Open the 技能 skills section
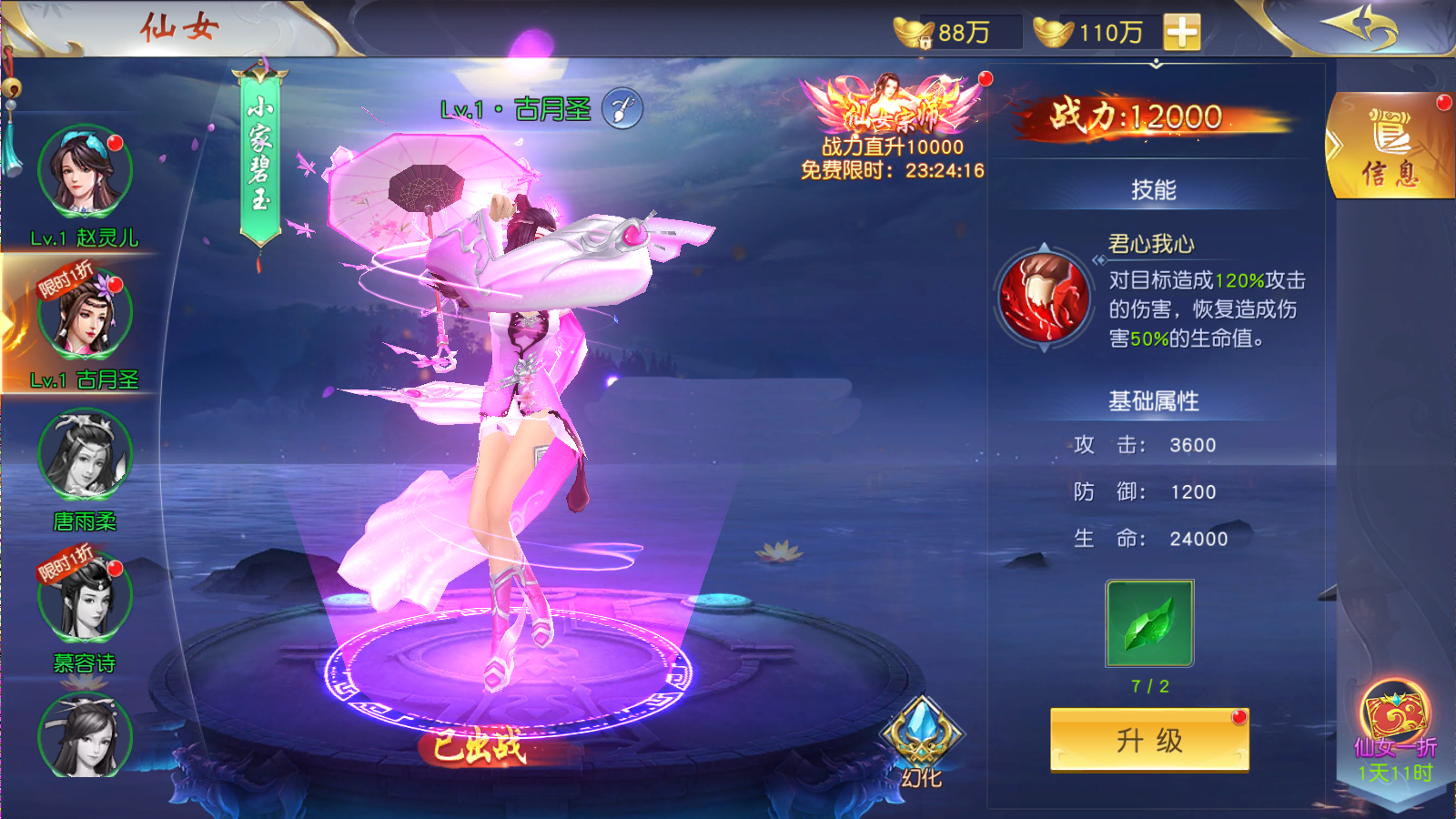This screenshot has width=1456, height=819. [1152, 188]
